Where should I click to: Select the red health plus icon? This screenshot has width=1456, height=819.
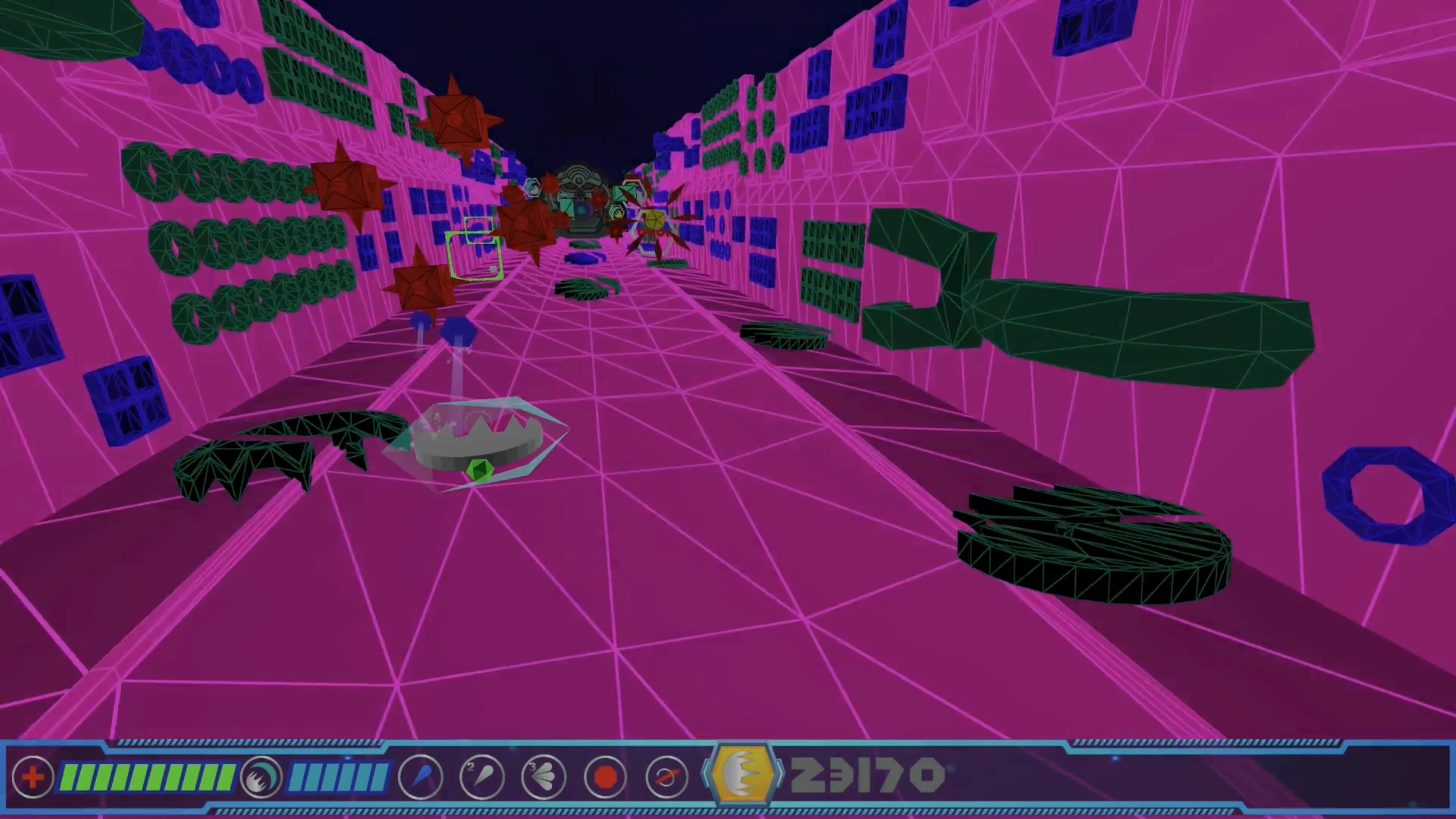[x=32, y=778]
